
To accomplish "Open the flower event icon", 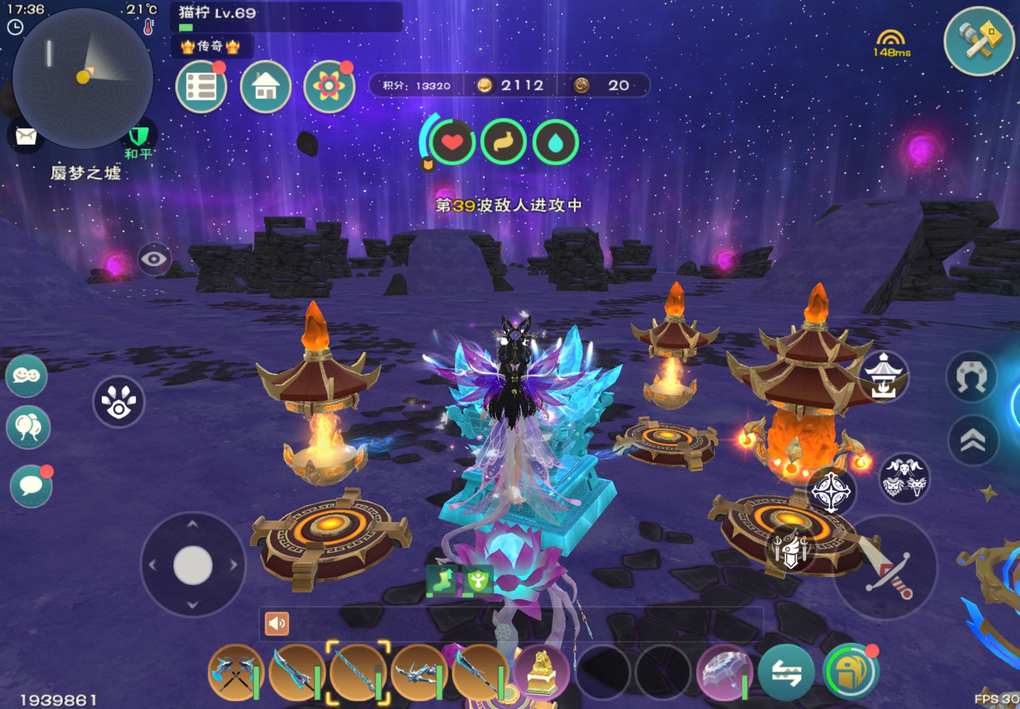I will [329, 87].
